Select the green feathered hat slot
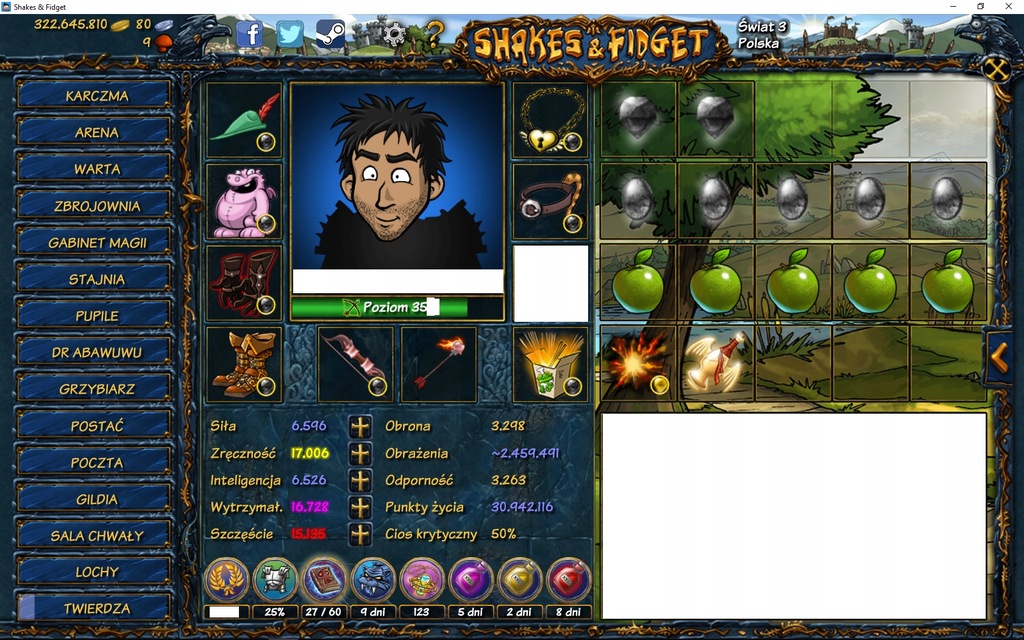This screenshot has height=640, width=1024. tap(244, 119)
